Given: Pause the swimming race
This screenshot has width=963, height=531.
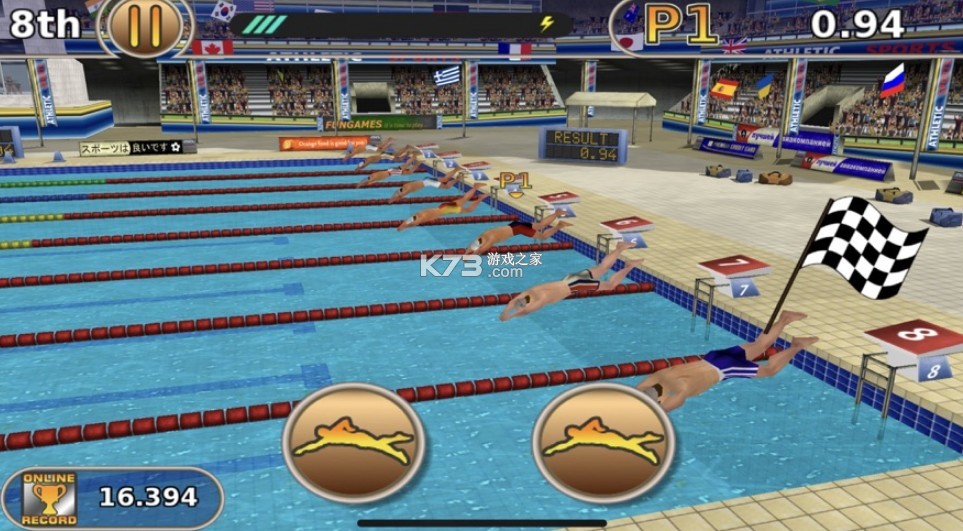Looking at the screenshot, I should [145, 26].
